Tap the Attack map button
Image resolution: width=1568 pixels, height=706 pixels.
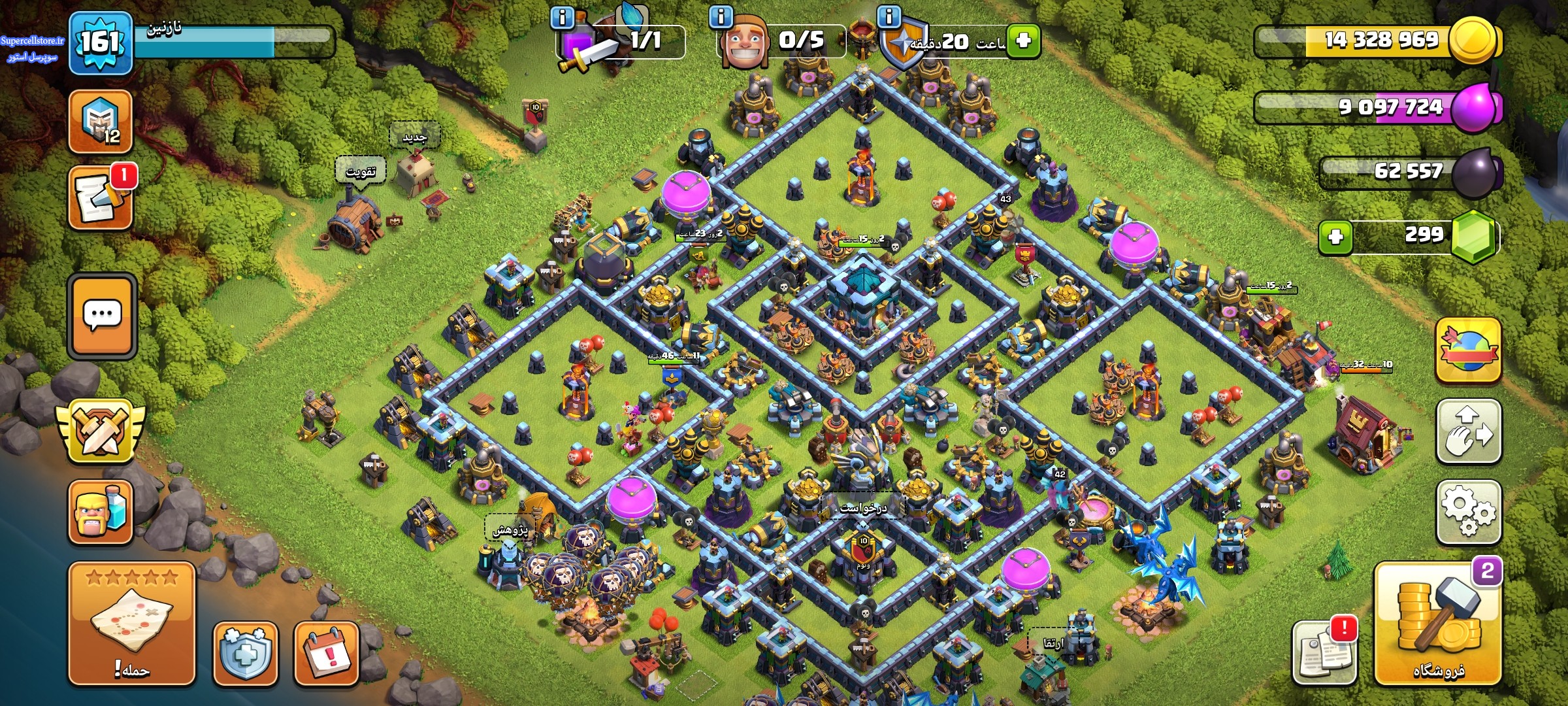click(x=131, y=624)
